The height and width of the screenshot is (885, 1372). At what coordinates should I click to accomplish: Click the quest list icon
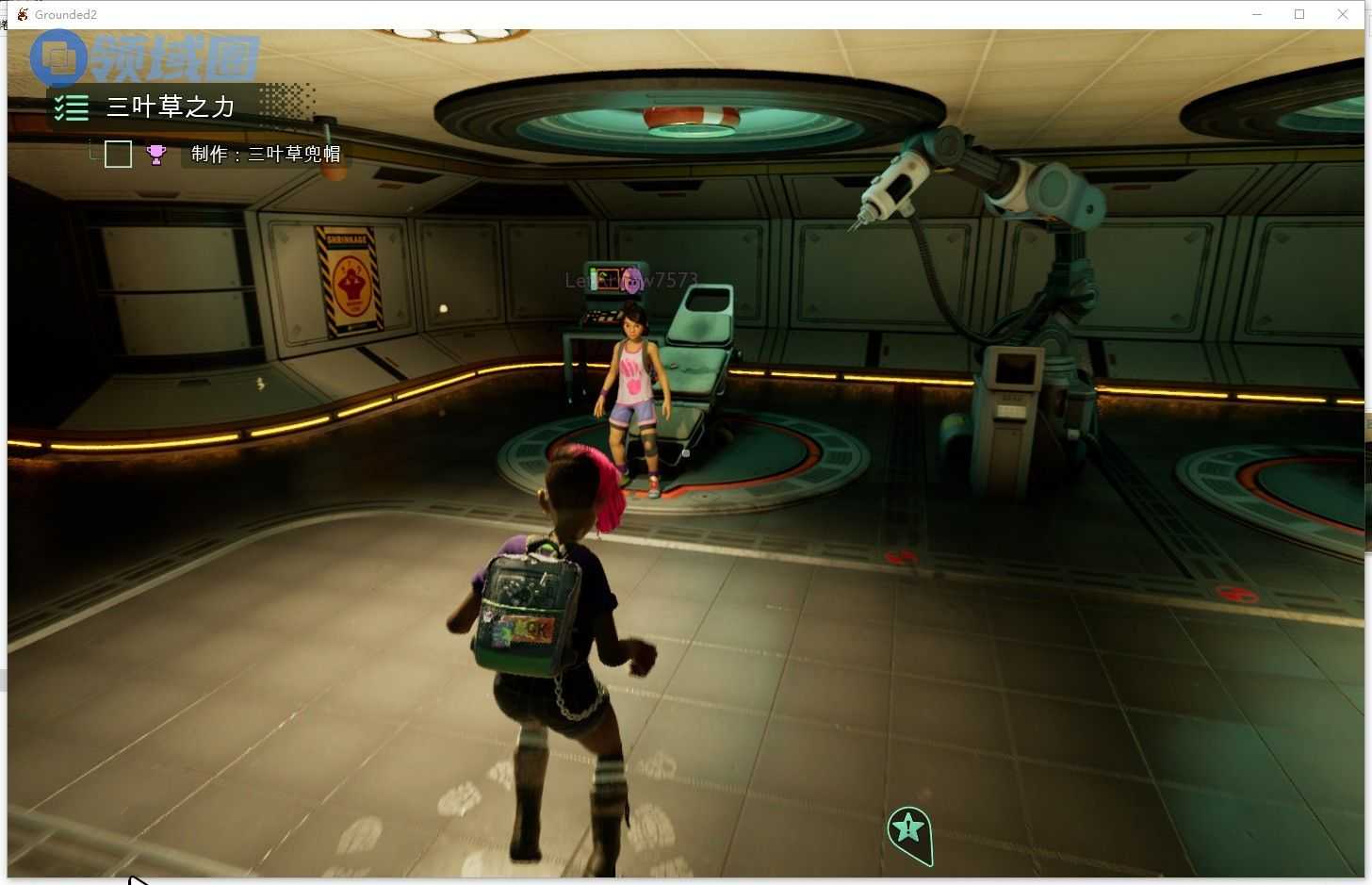pyautogui.click(x=72, y=107)
